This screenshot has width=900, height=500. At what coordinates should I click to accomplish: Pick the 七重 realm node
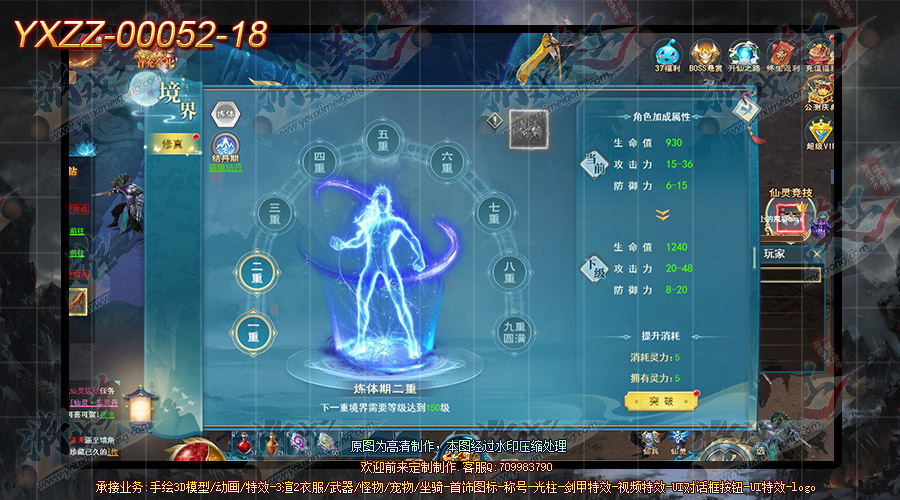492,212
